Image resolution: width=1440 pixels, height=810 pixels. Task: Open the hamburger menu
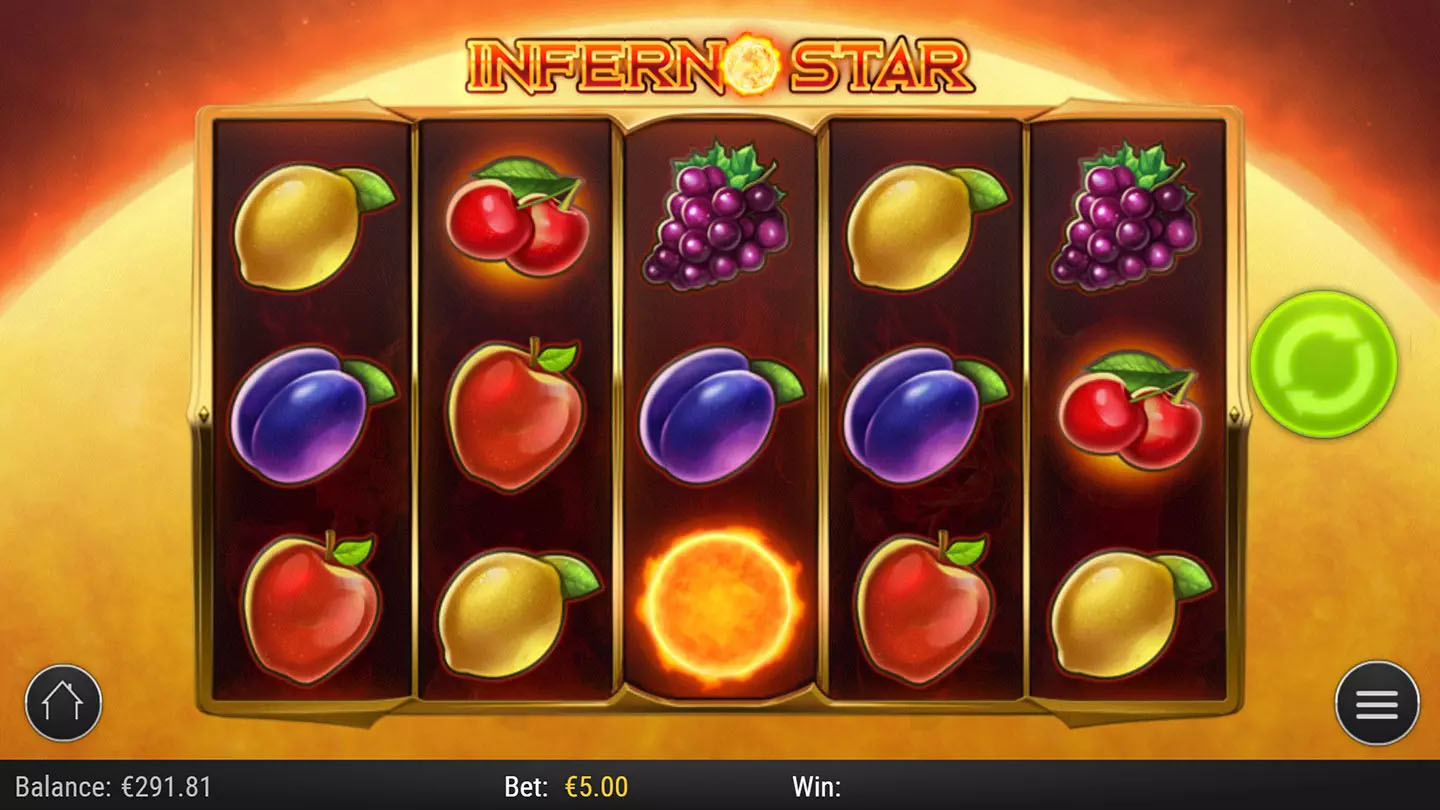(1376, 703)
